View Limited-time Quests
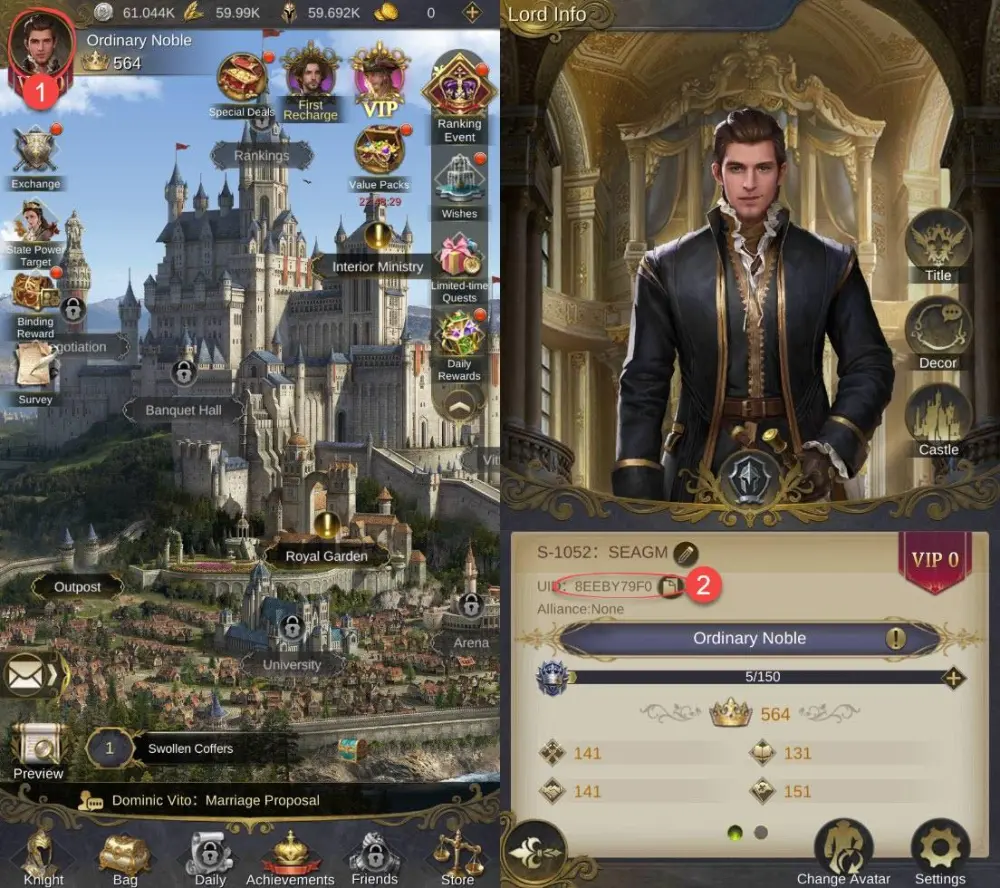This screenshot has width=1000, height=888. 459,257
